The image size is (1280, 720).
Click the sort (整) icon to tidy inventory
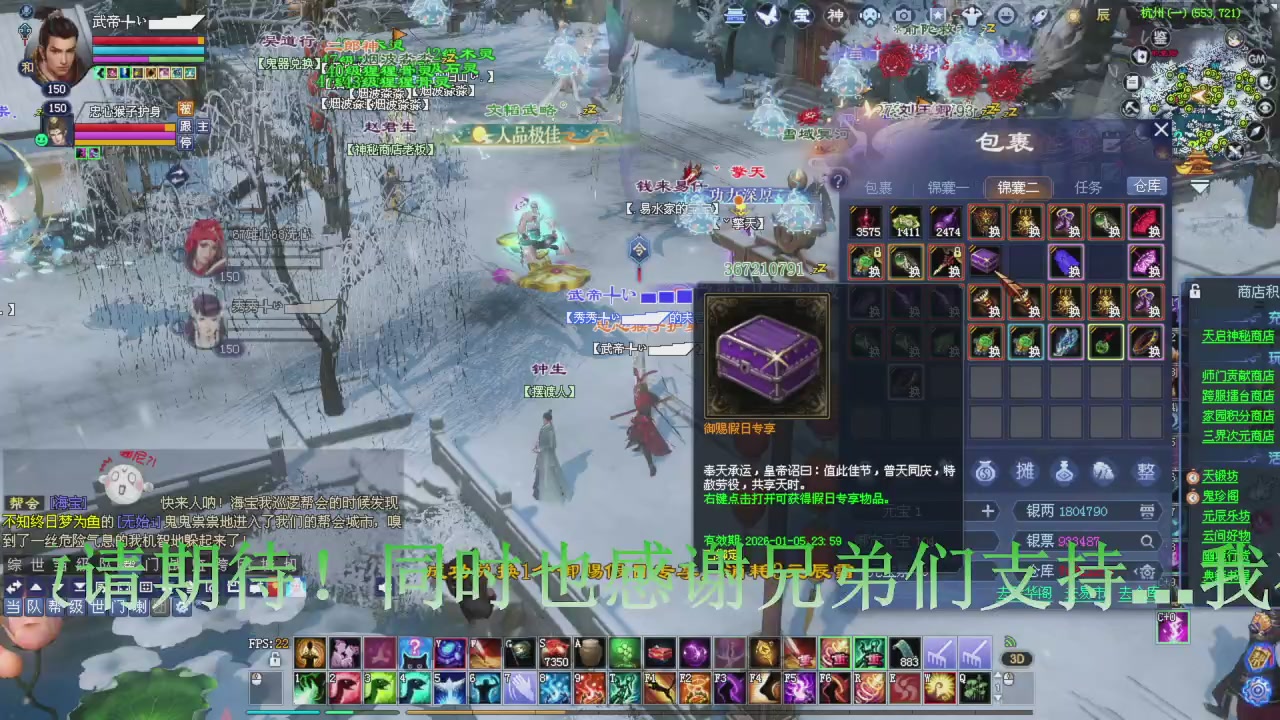pyautogui.click(x=1146, y=472)
